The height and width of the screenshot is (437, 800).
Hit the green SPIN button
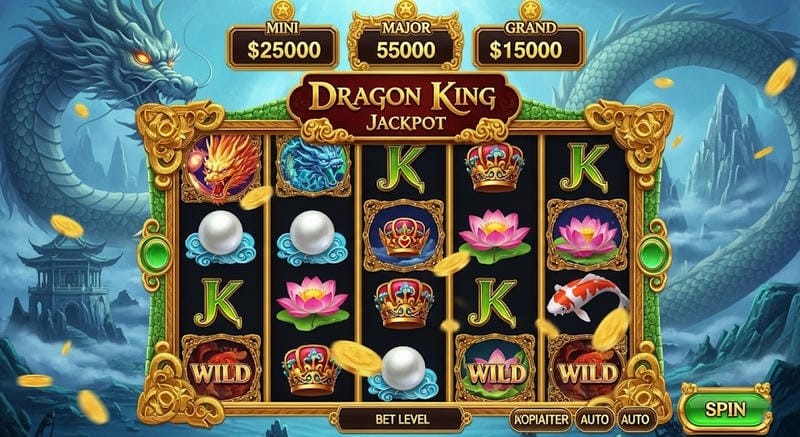(726, 409)
